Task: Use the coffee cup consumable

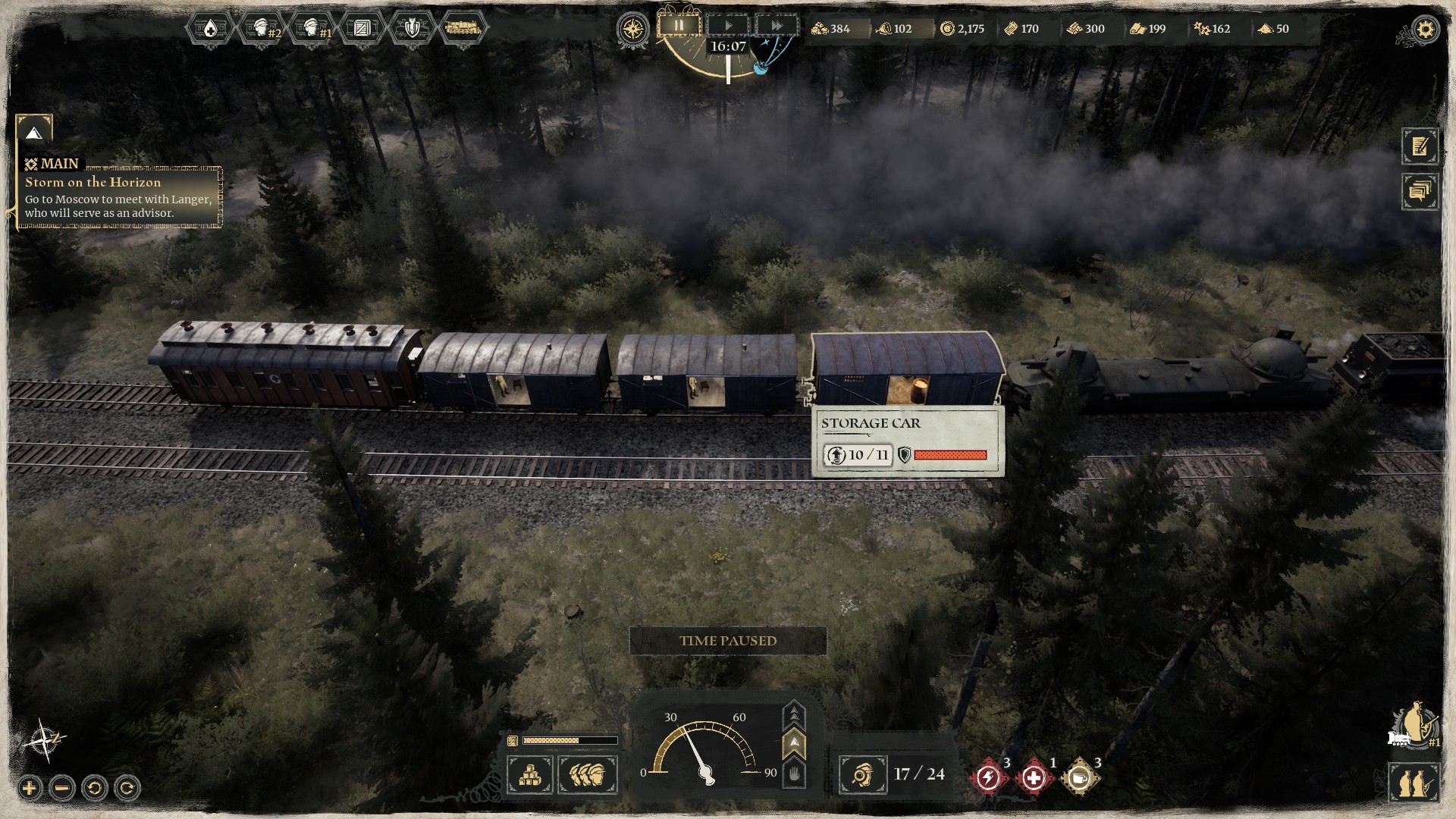Action: [x=1080, y=778]
